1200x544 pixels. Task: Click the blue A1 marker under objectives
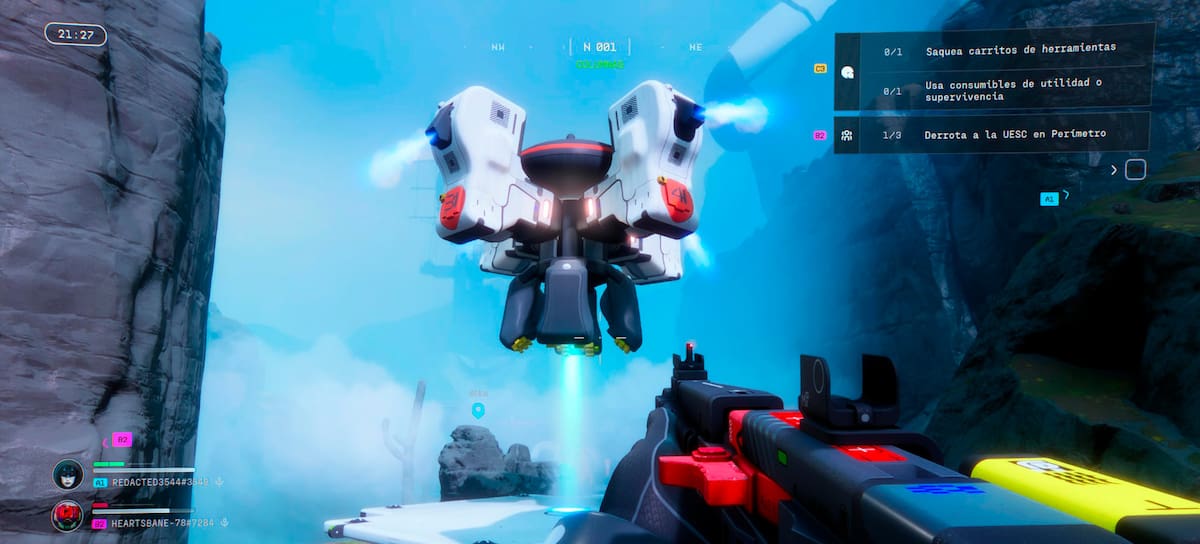1049,199
